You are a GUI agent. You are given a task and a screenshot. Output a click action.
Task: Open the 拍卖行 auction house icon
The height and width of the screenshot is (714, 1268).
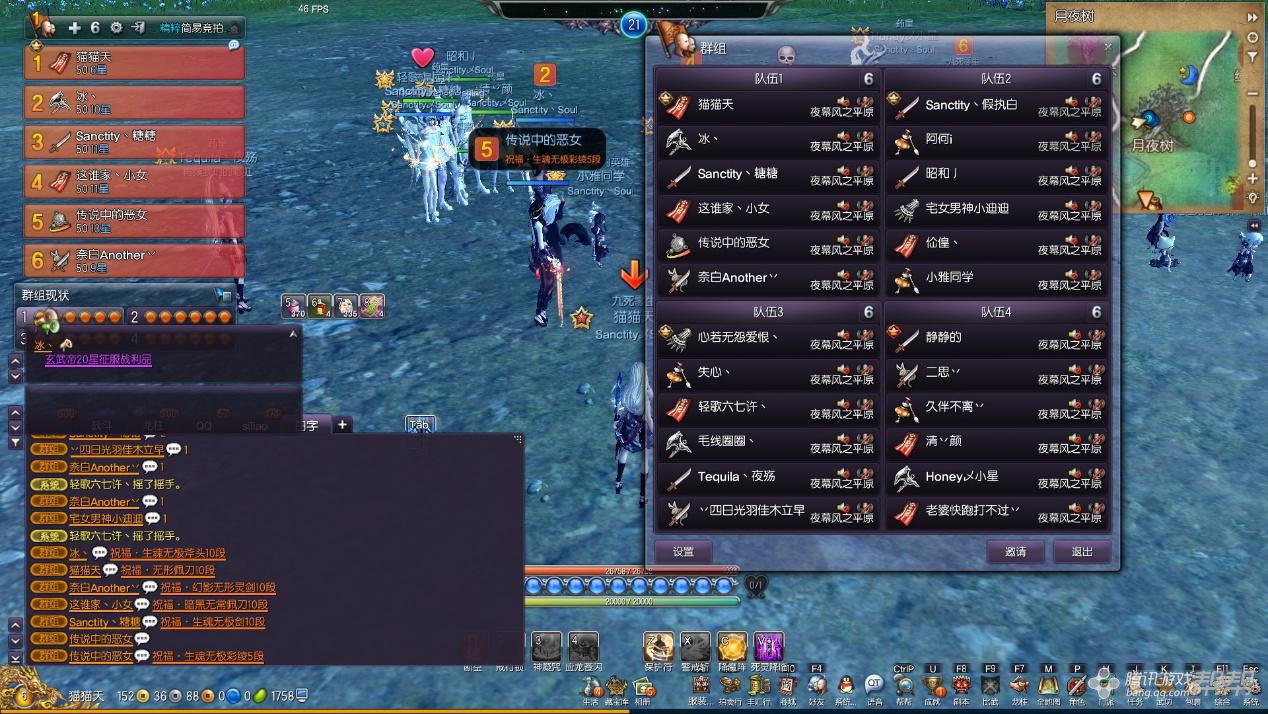pos(730,686)
